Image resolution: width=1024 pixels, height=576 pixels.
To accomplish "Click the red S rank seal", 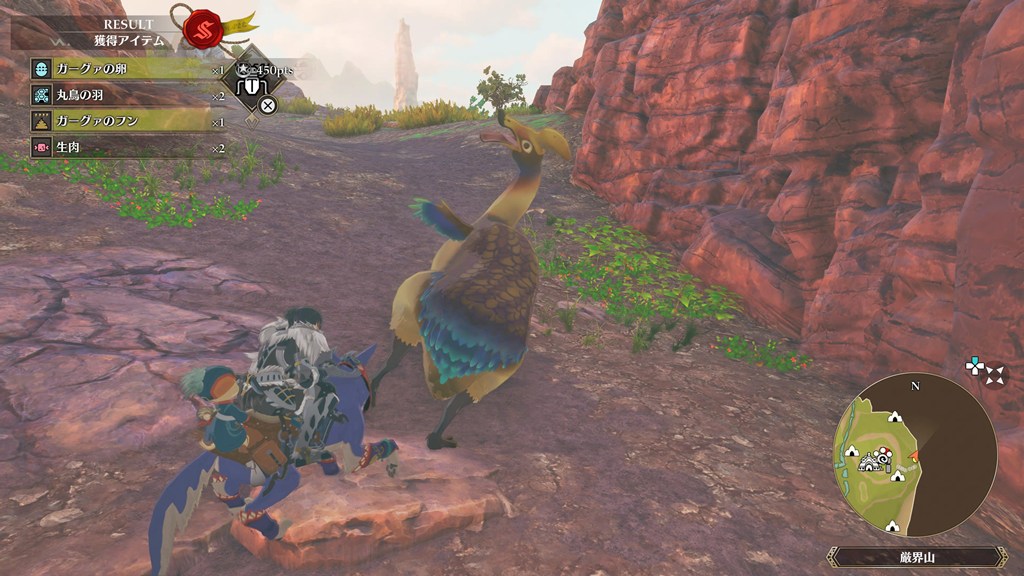I will point(201,30).
